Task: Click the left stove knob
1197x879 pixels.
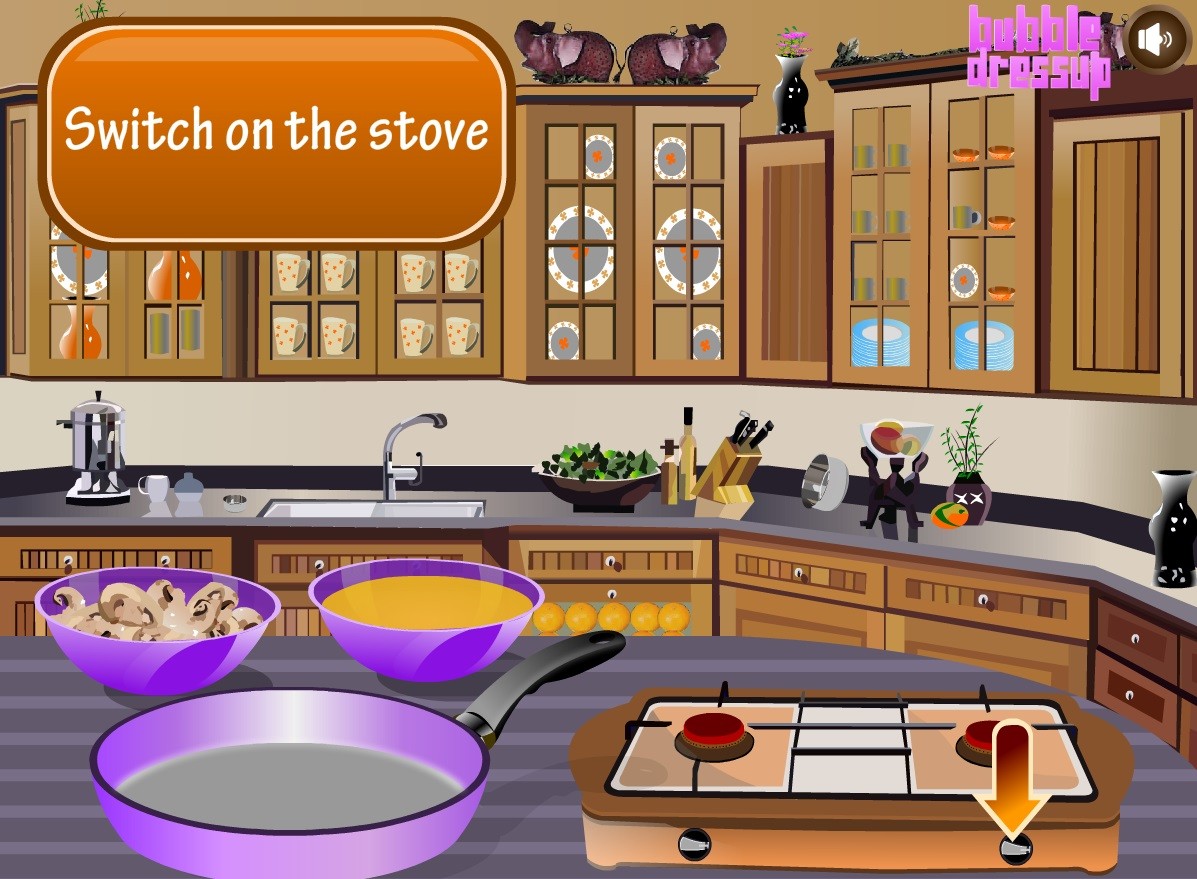Action: pyautogui.click(x=695, y=845)
